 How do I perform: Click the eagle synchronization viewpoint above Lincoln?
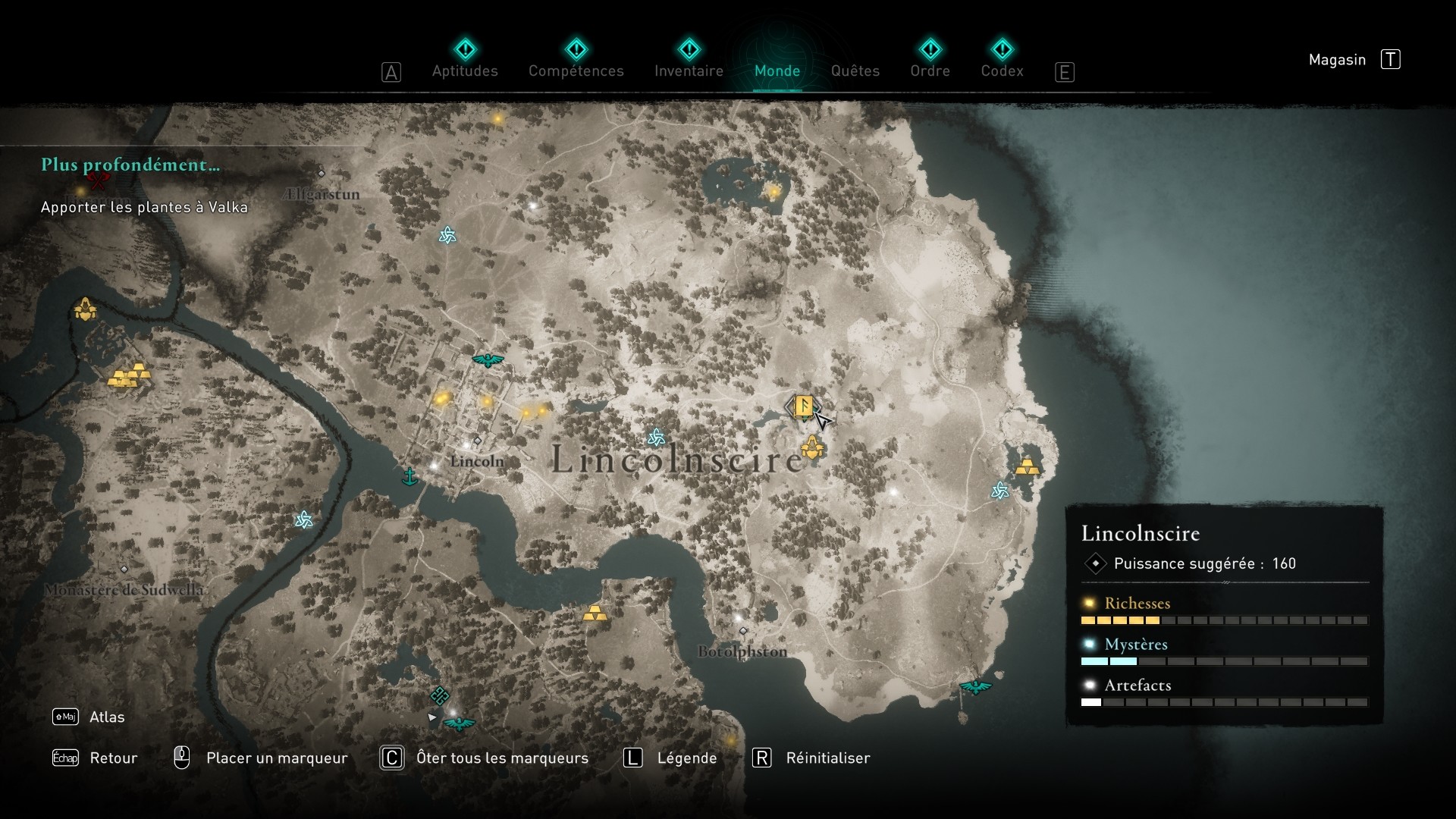pos(488,362)
